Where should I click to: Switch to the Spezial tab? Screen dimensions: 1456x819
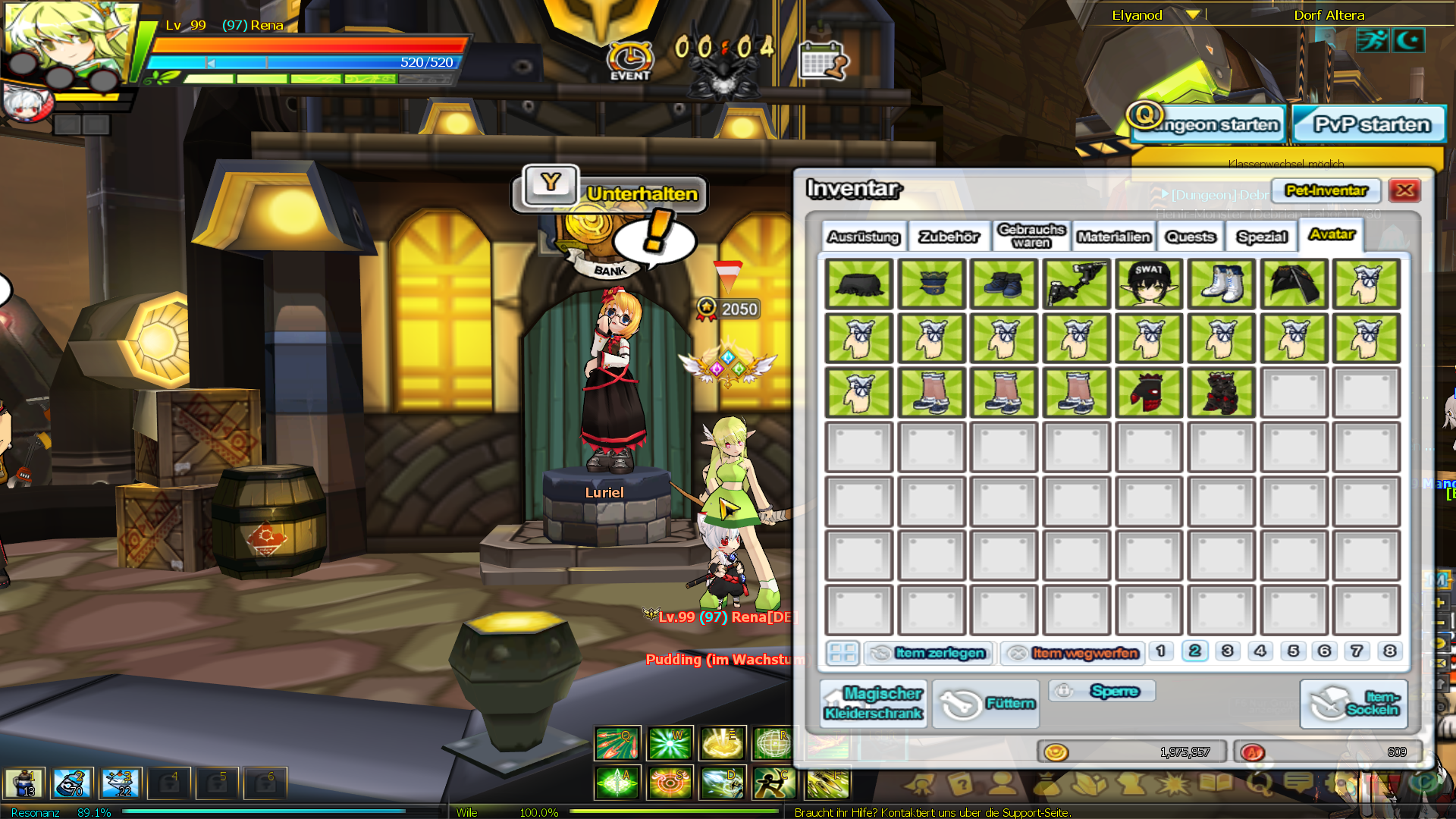click(x=1262, y=237)
